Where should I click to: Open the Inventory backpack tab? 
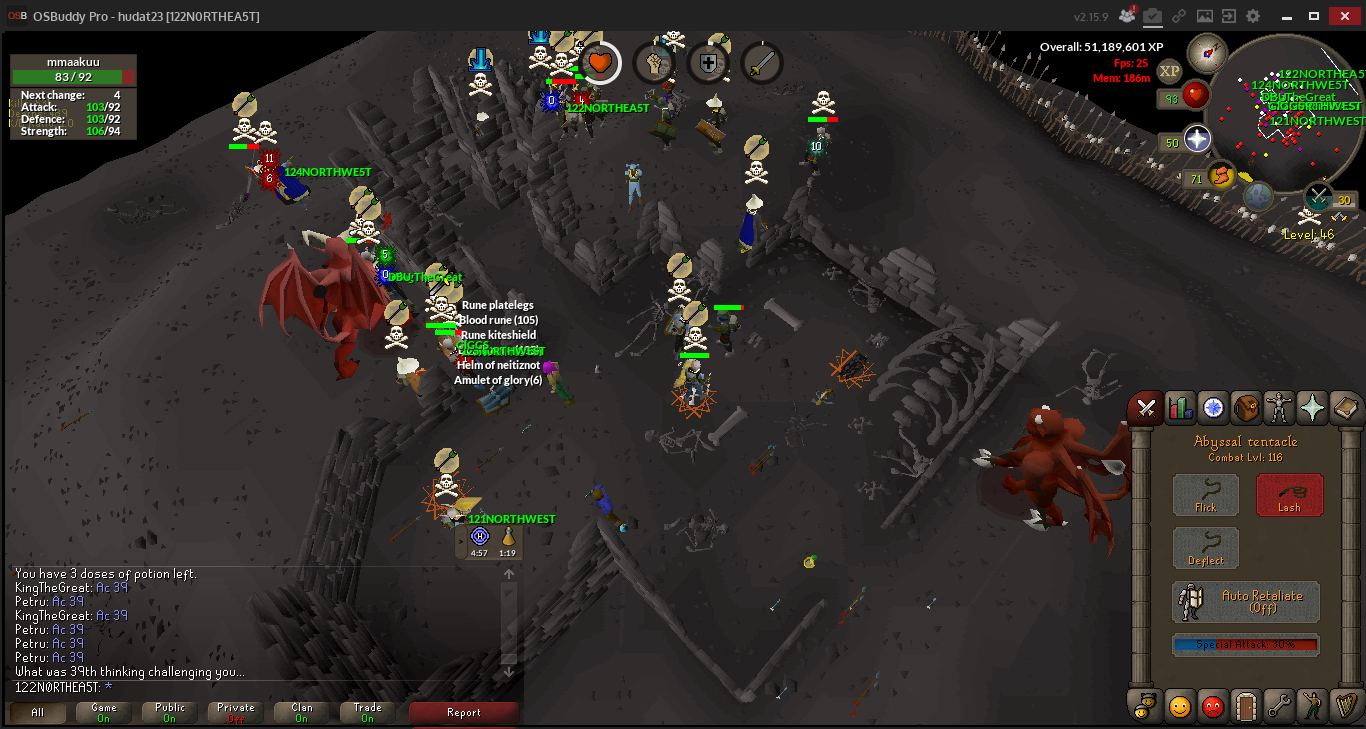point(1246,408)
